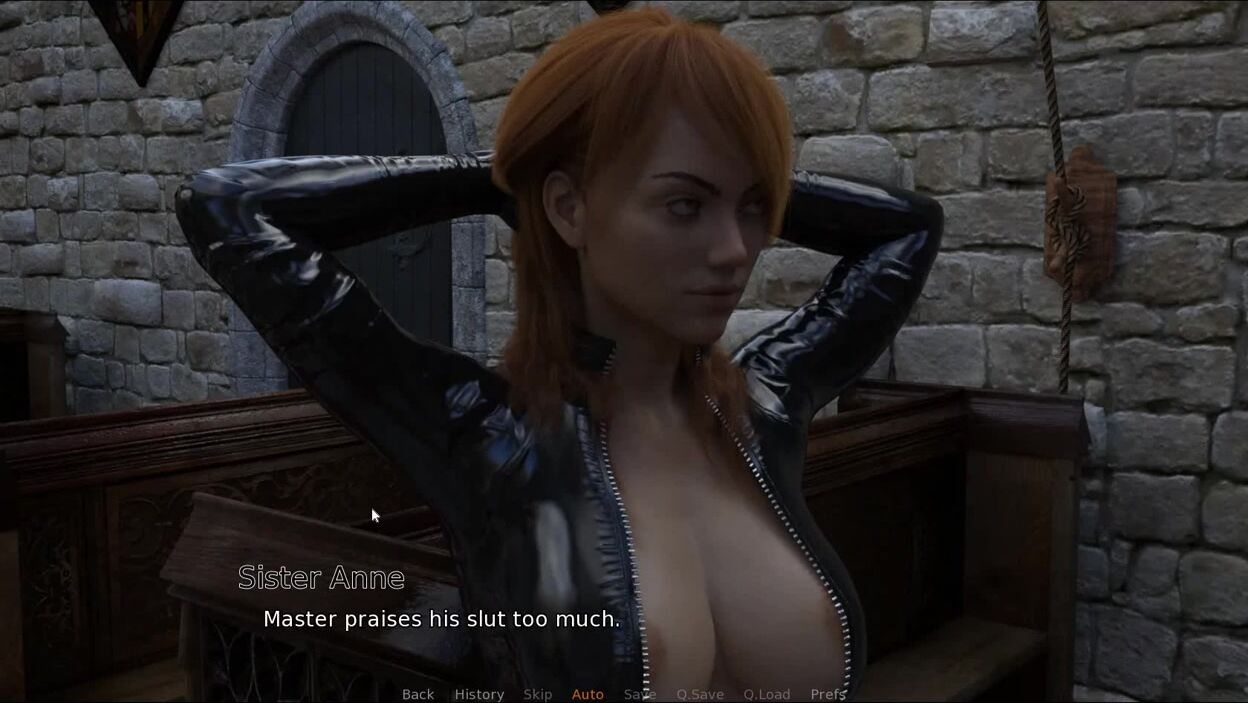Activate the Skip button

point(537,694)
